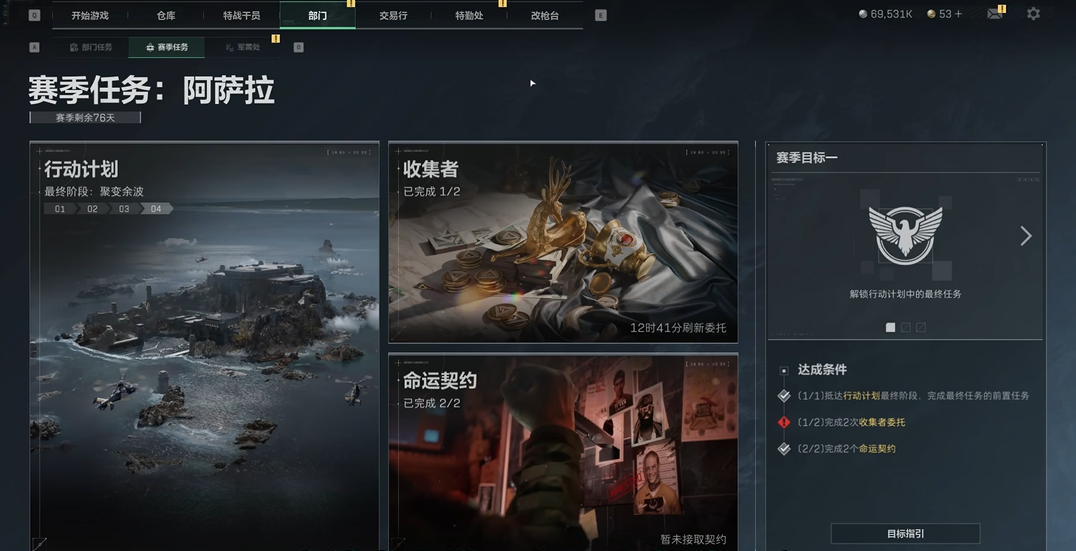
Task: Click the 目标指引 button
Action: click(906, 534)
